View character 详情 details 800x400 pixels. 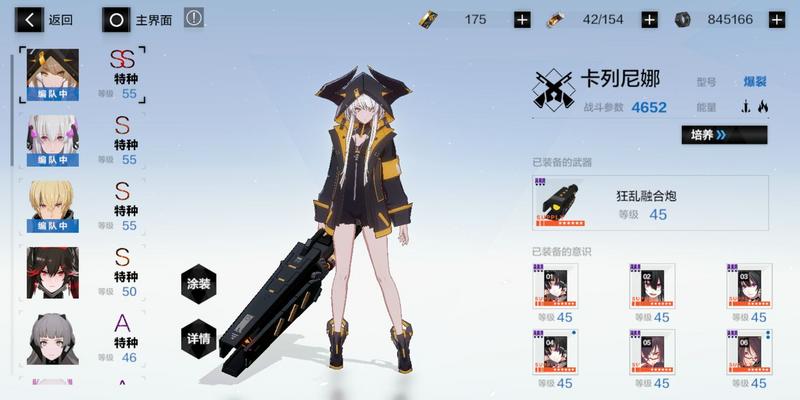[x=199, y=337]
